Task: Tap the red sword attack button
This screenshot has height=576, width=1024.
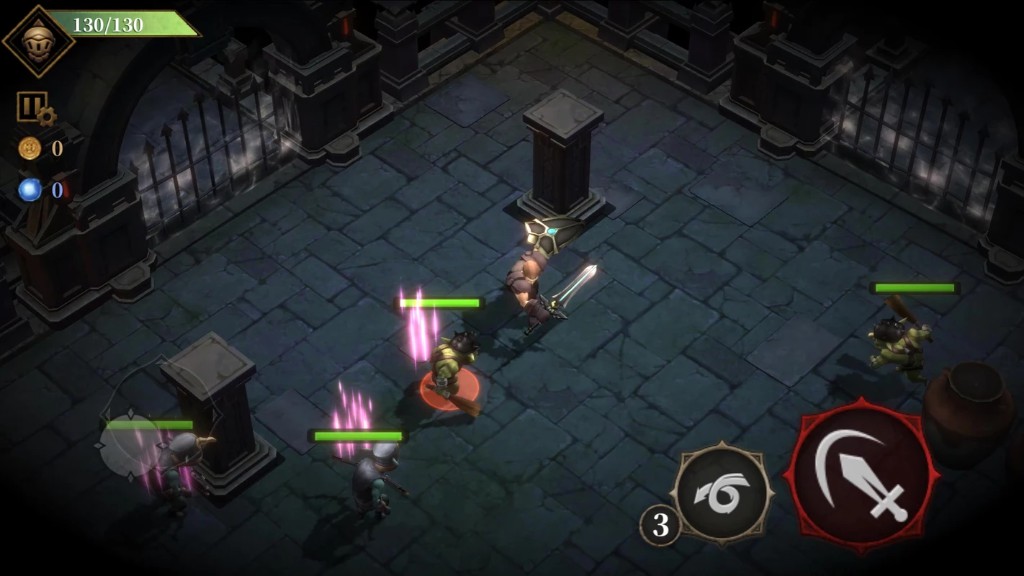Action: (863, 476)
